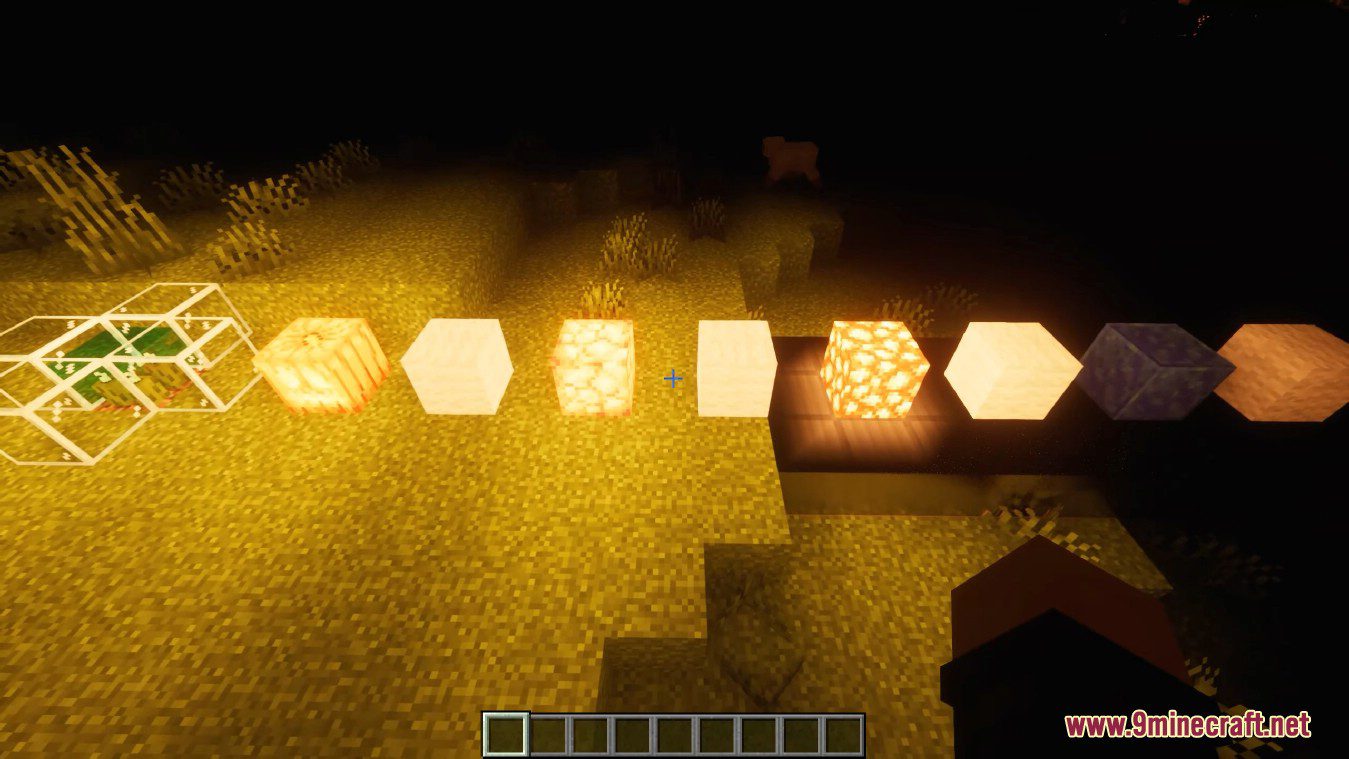Click the blue crosshair at screen center
1349x759 pixels.
click(x=673, y=379)
